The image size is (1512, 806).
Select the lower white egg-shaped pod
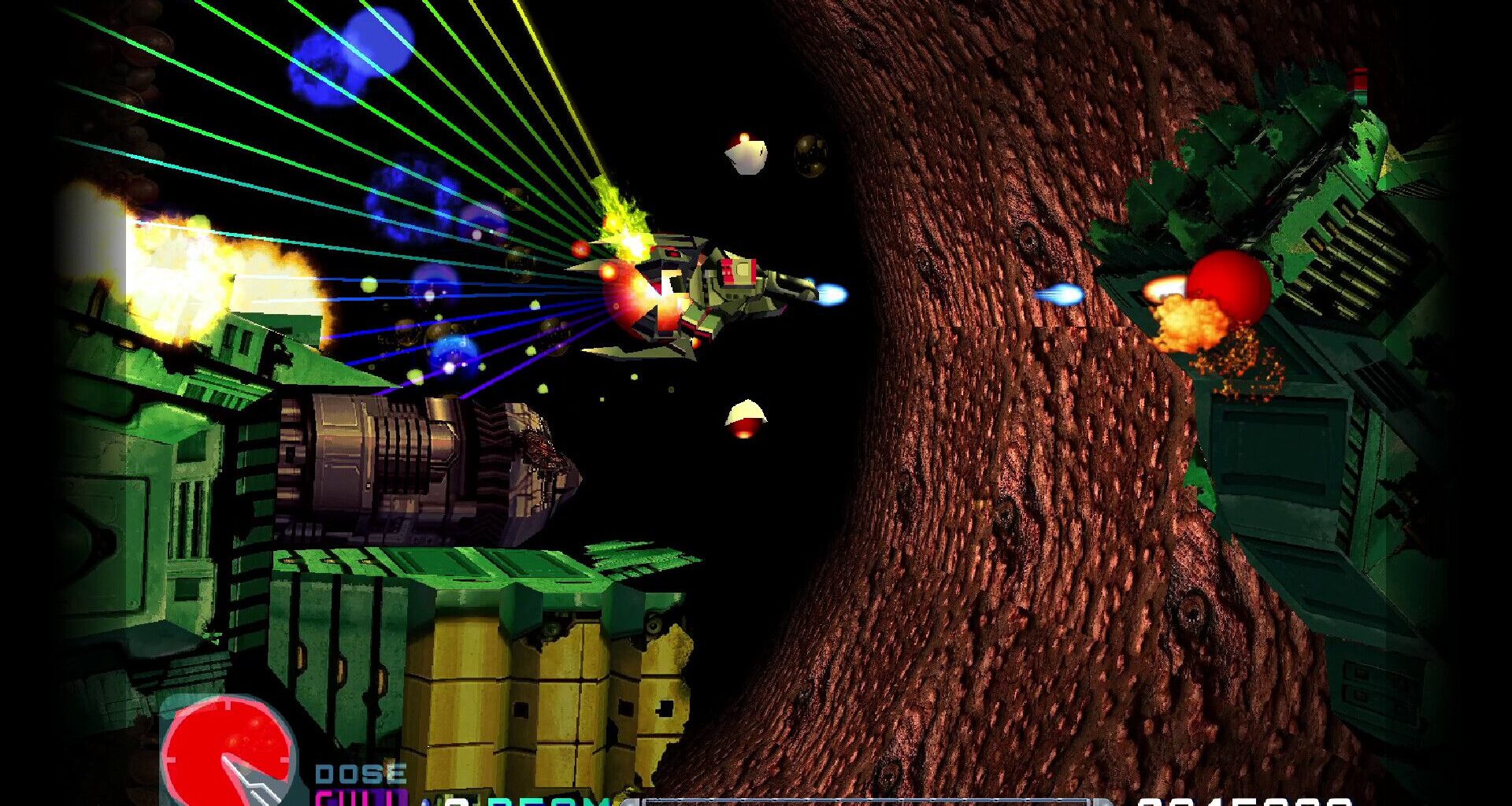coord(746,417)
